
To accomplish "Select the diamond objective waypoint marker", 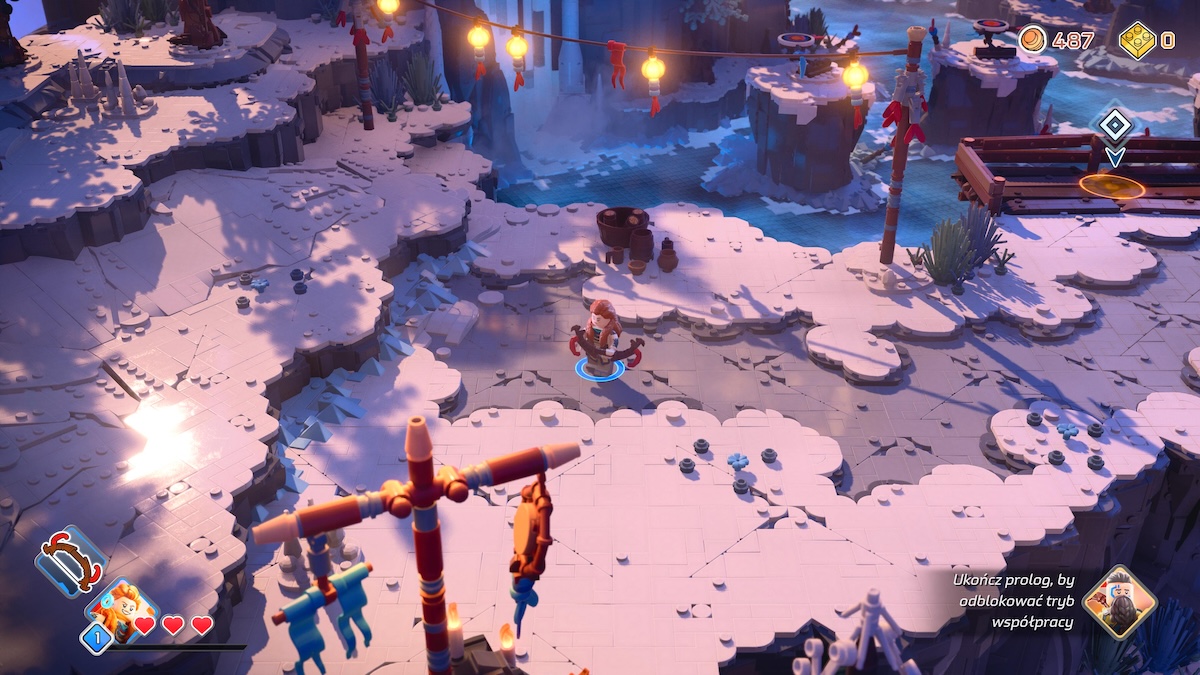I will click(1114, 125).
